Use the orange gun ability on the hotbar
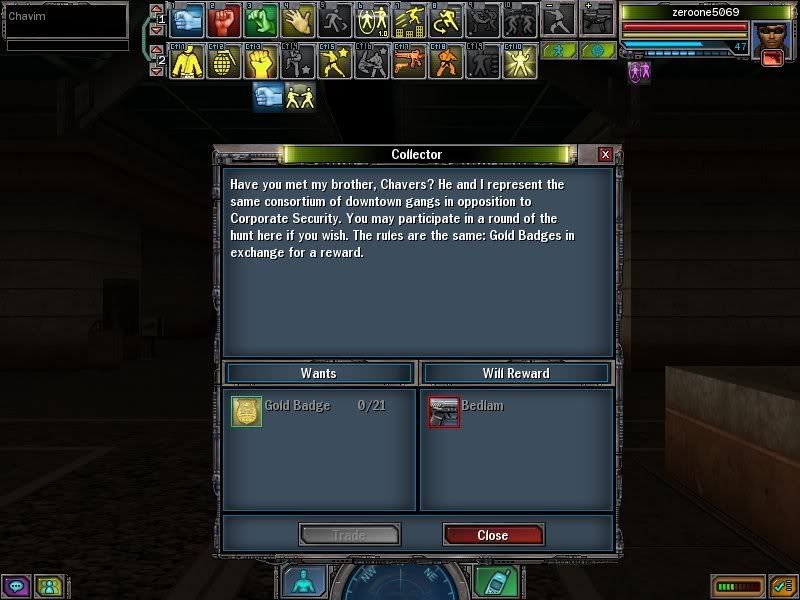The height and width of the screenshot is (600, 800). pos(406,62)
